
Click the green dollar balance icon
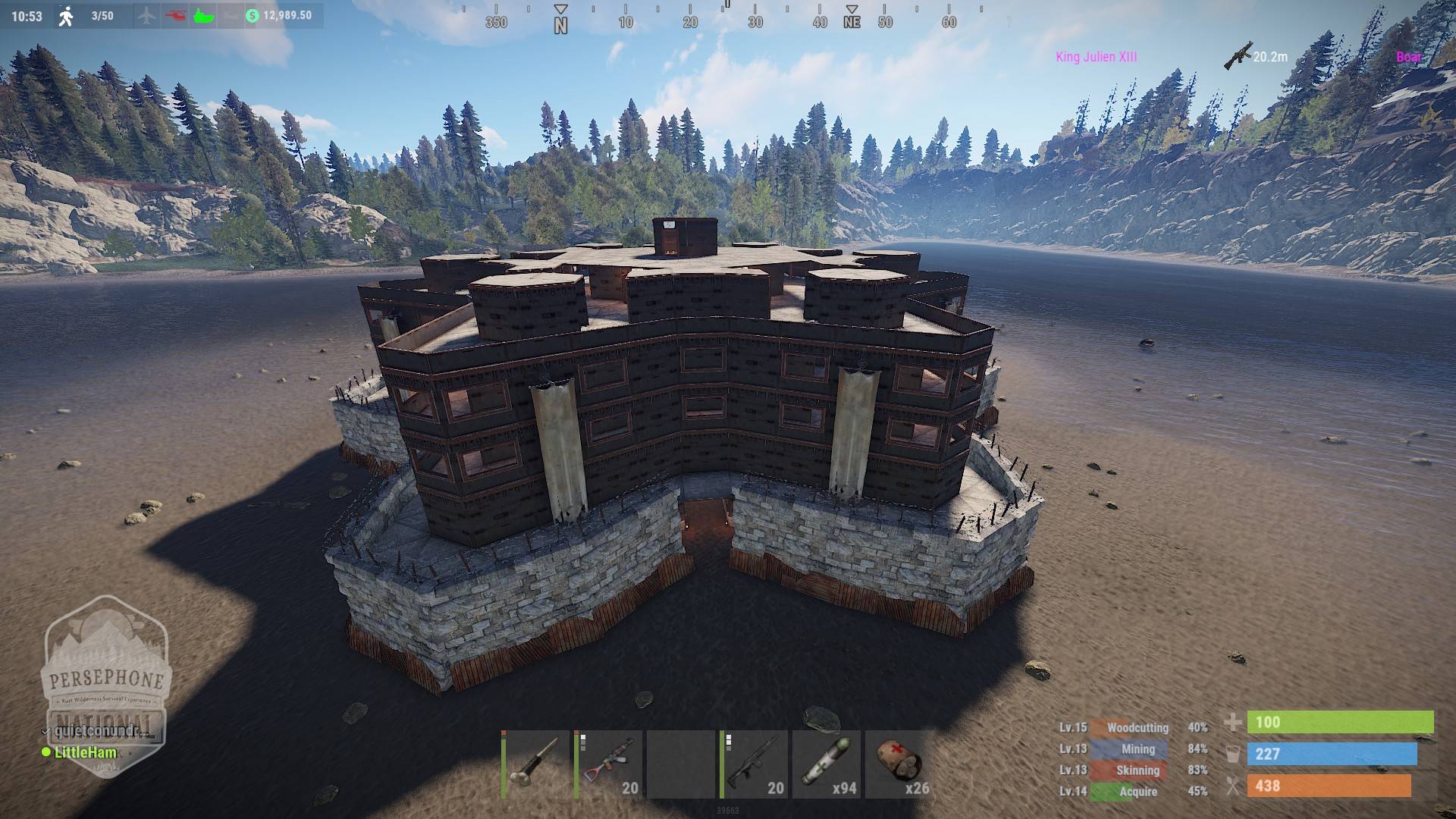pos(253,15)
